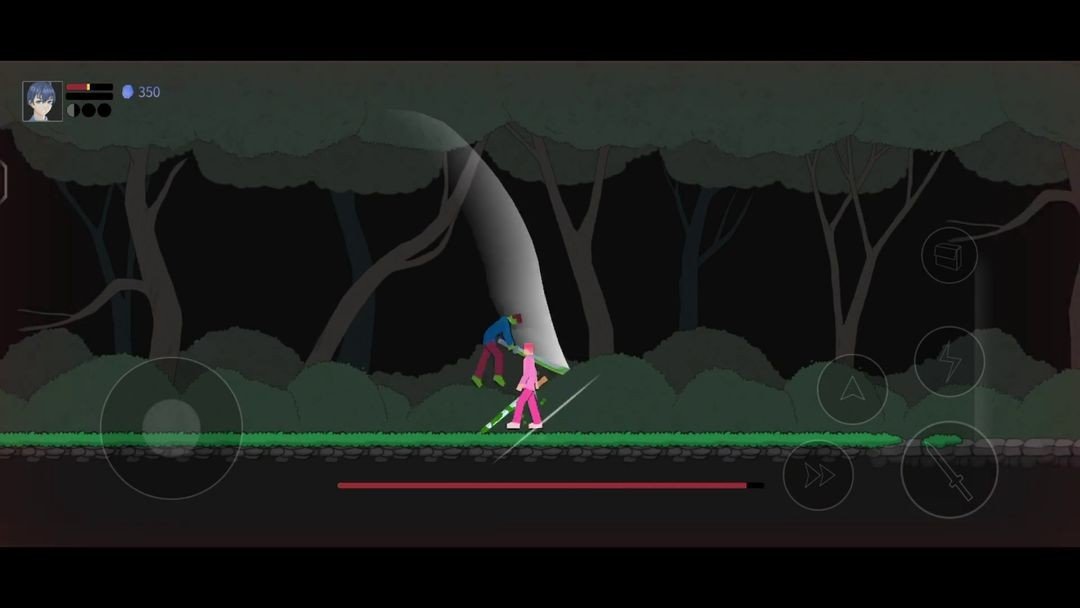Open the chest inventory button
1080x608 pixels.
point(948,255)
